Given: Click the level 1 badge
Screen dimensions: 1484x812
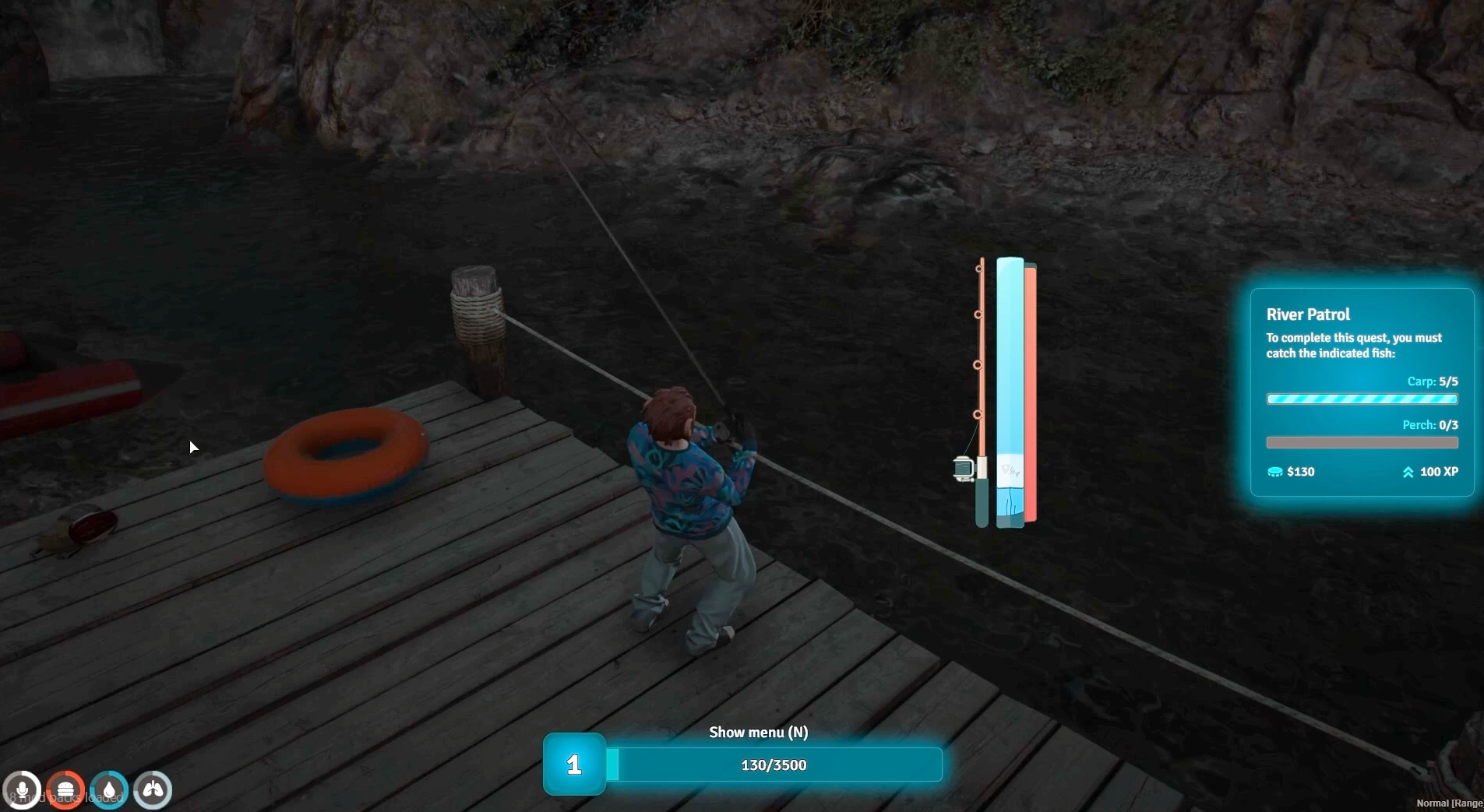Looking at the screenshot, I should coord(574,765).
